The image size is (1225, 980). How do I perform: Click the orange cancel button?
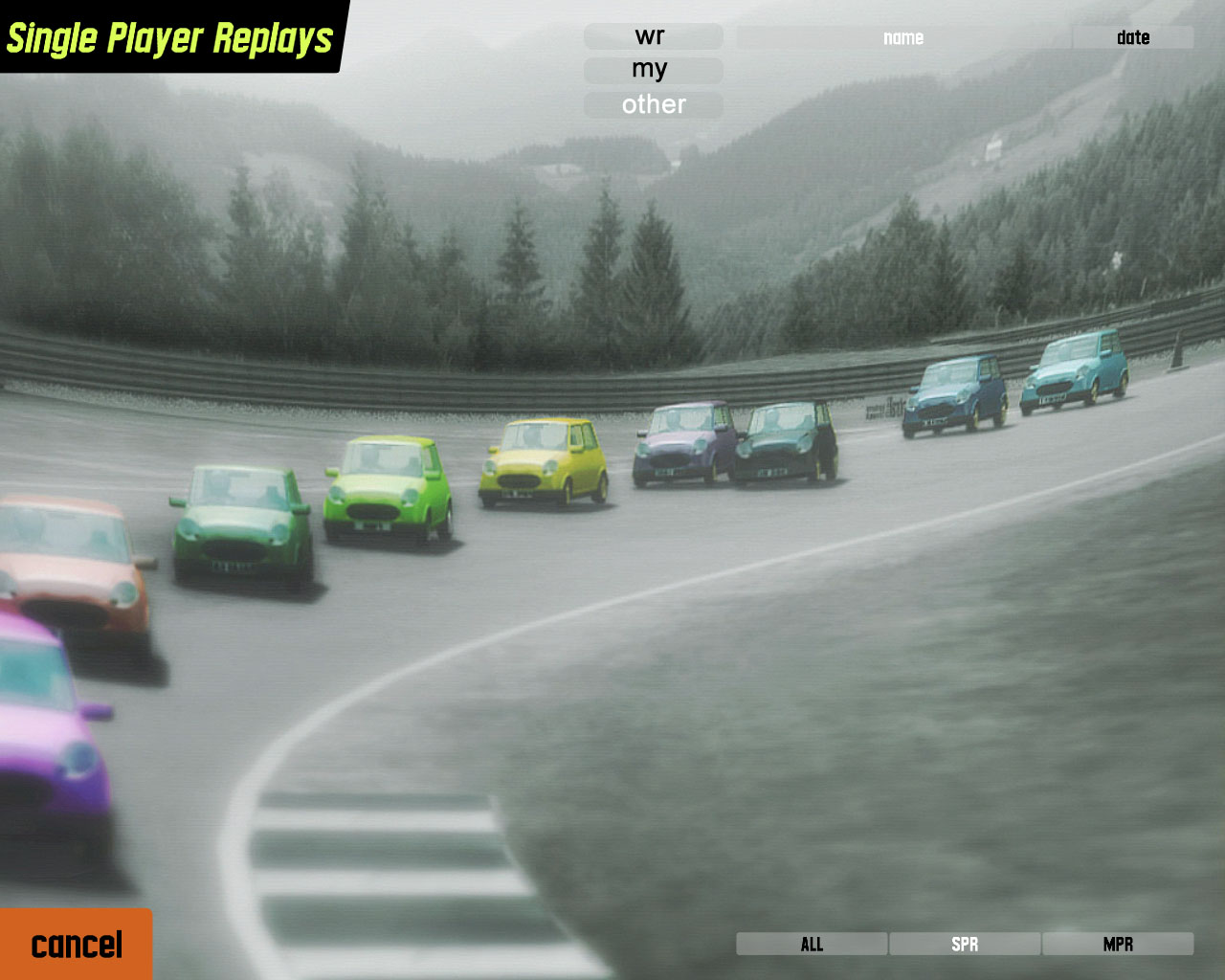pyautogui.click(x=77, y=945)
